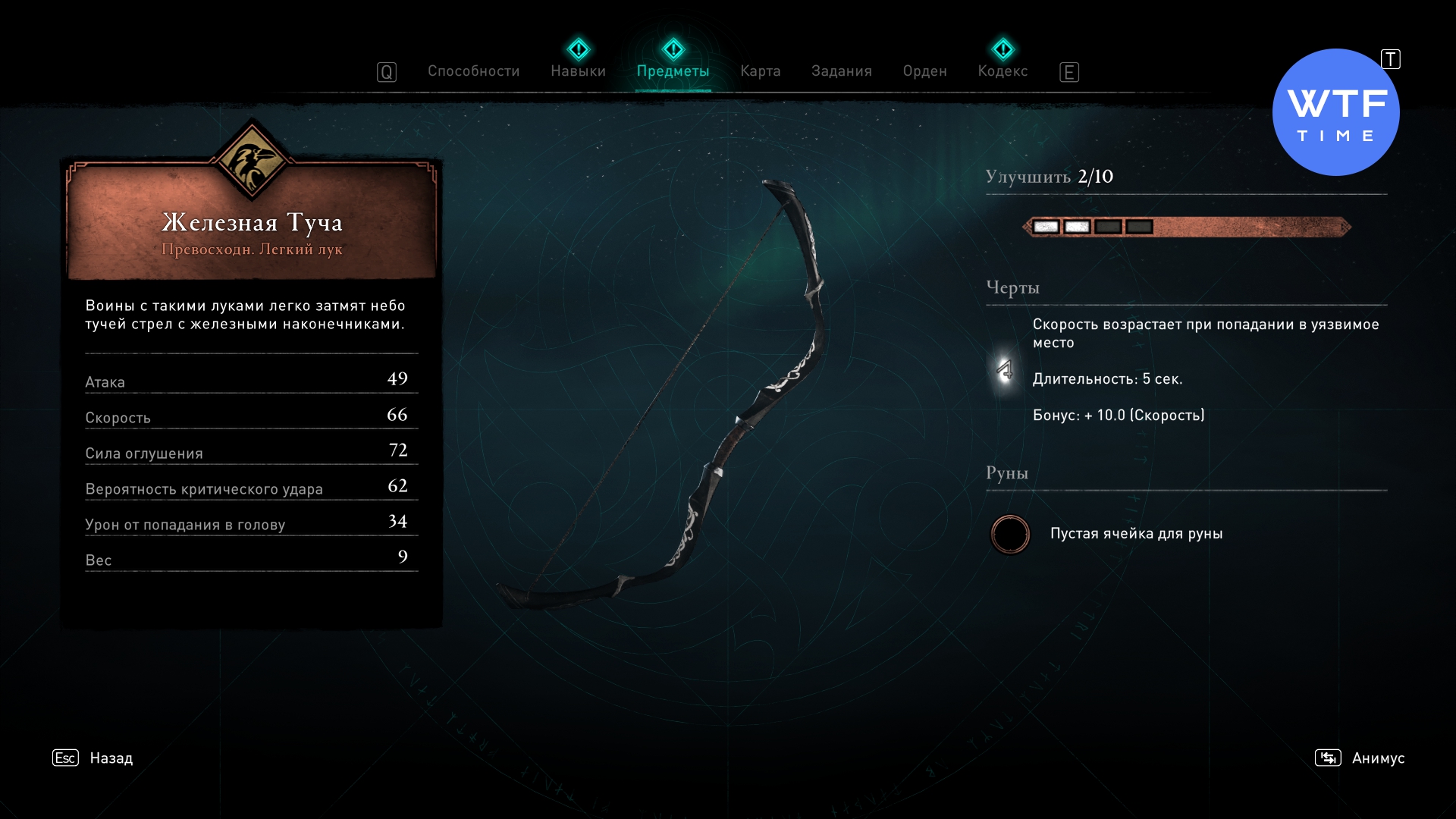Open the Орден tab
Screen dimensions: 1456x819
(x=924, y=71)
